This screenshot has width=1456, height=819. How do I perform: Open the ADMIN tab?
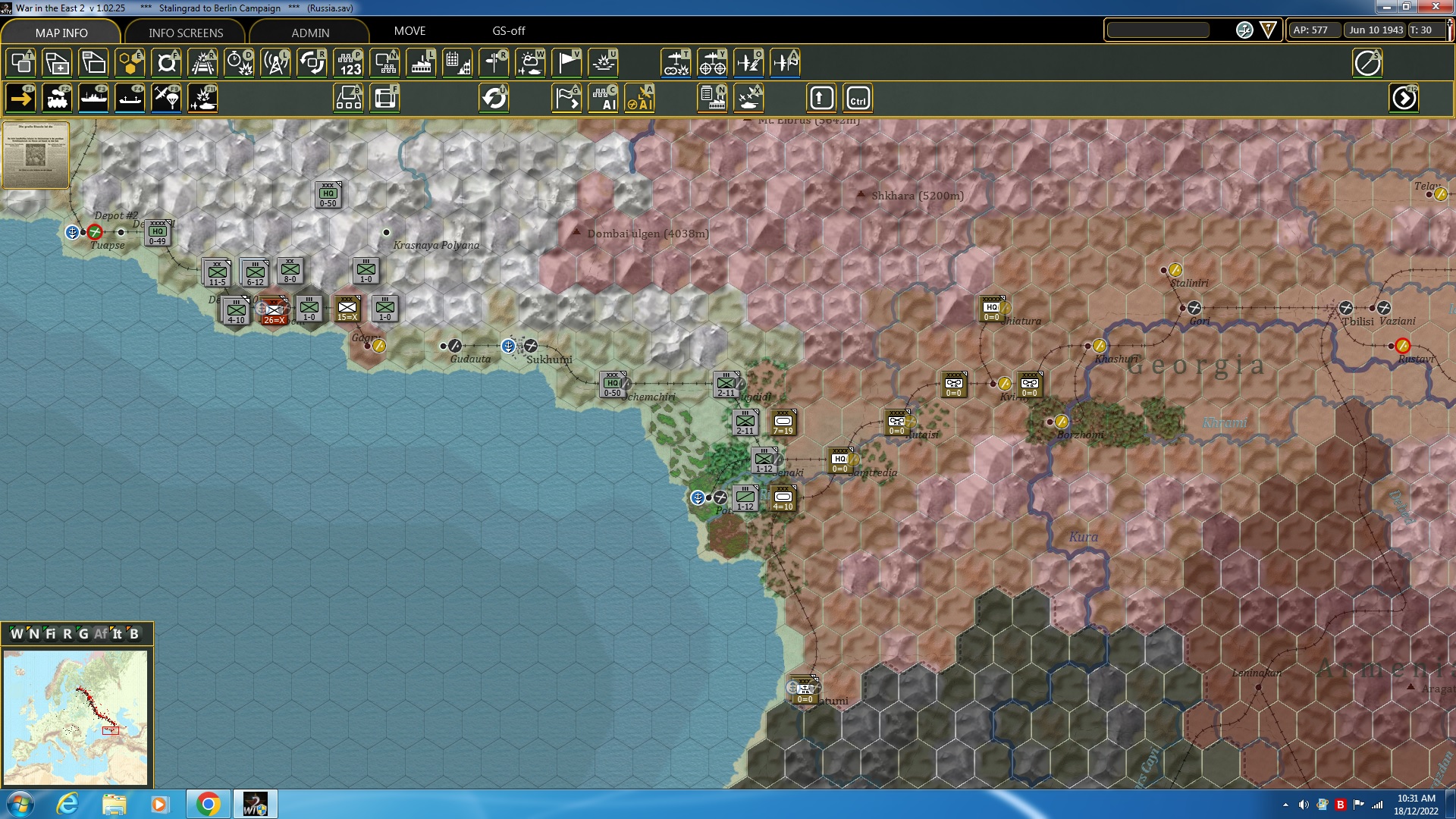coord(309,33)
